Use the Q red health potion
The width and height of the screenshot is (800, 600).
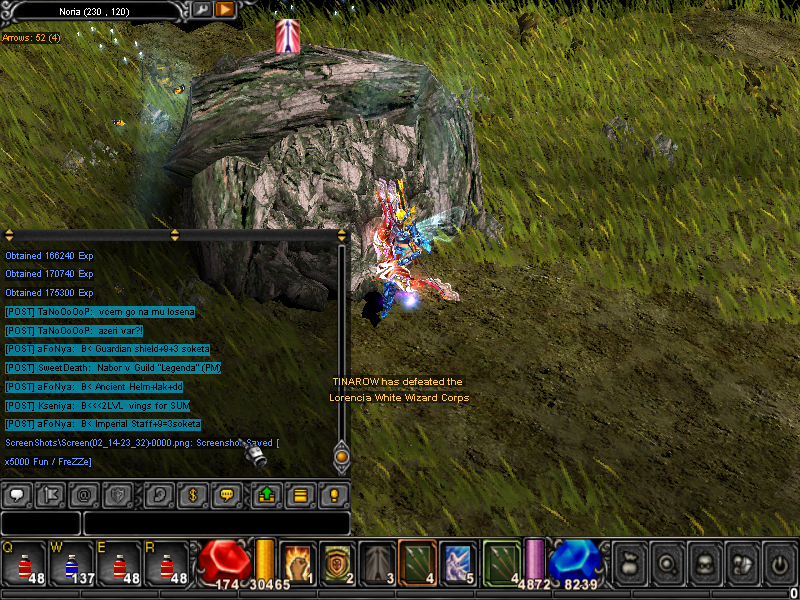[24, 562]
